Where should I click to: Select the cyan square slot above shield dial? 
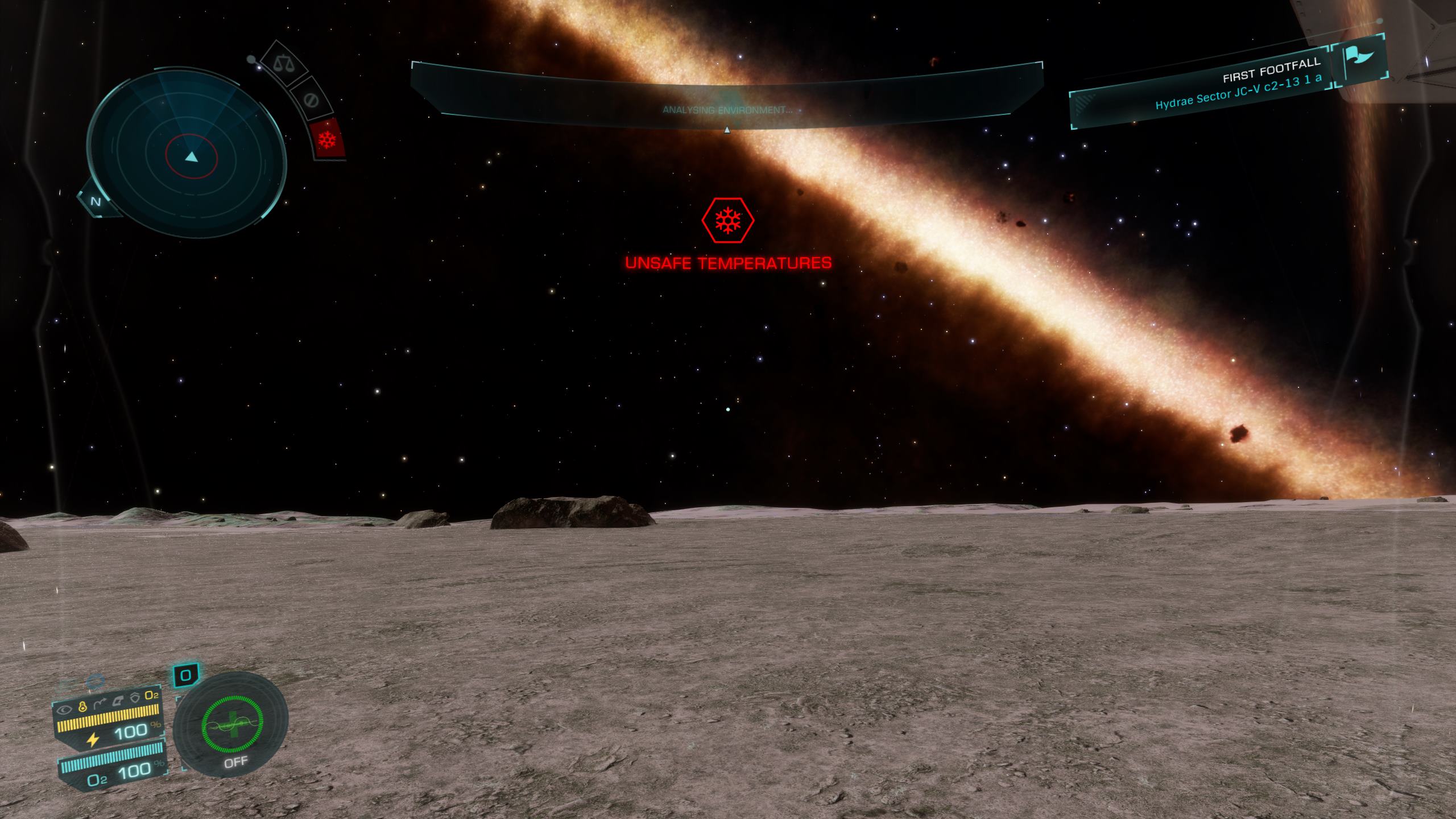click(x=185, y=676)
